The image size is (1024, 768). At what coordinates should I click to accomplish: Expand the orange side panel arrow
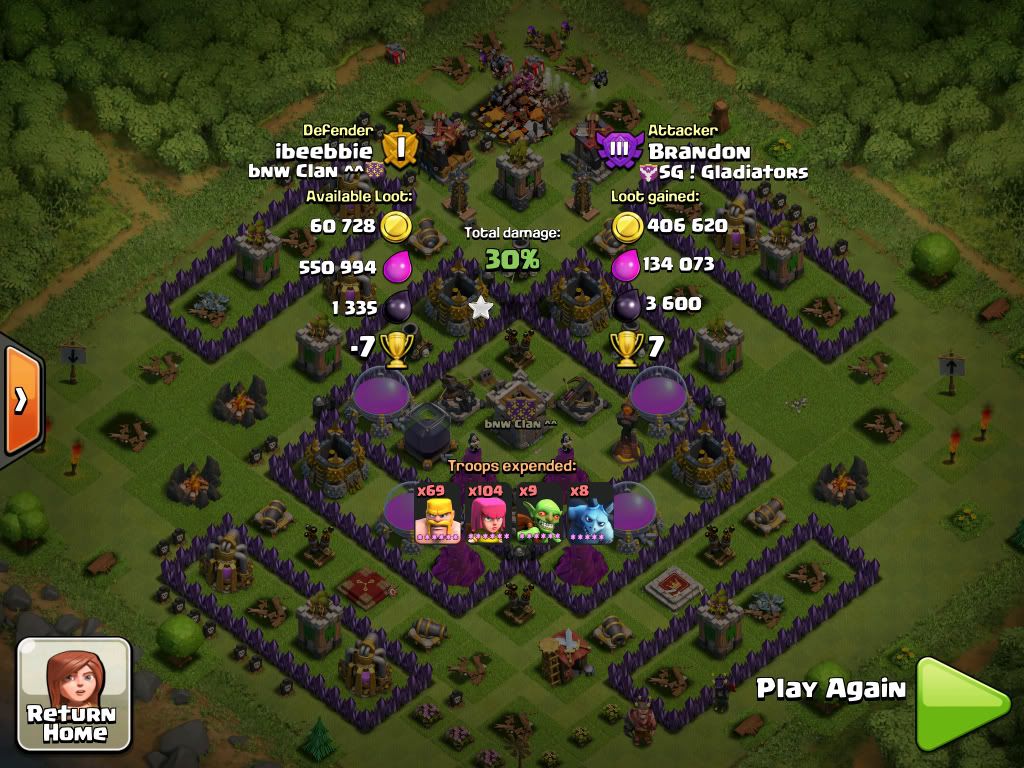click(20, 399)
